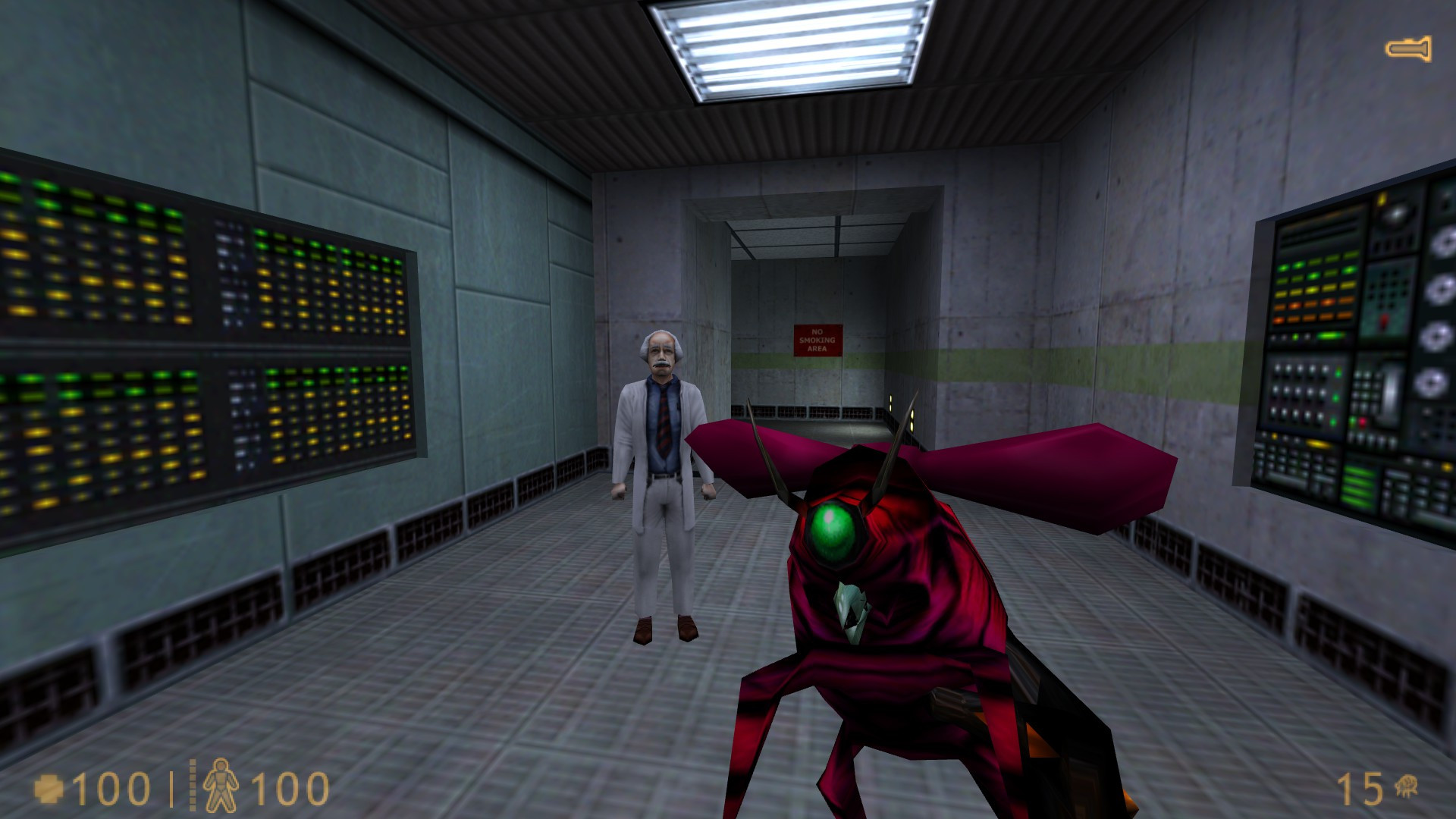Image resolution: width=1456 pixels, height=819 pixels.
Task: Click the scientist's red striped tie
Action: coord(663,422)
